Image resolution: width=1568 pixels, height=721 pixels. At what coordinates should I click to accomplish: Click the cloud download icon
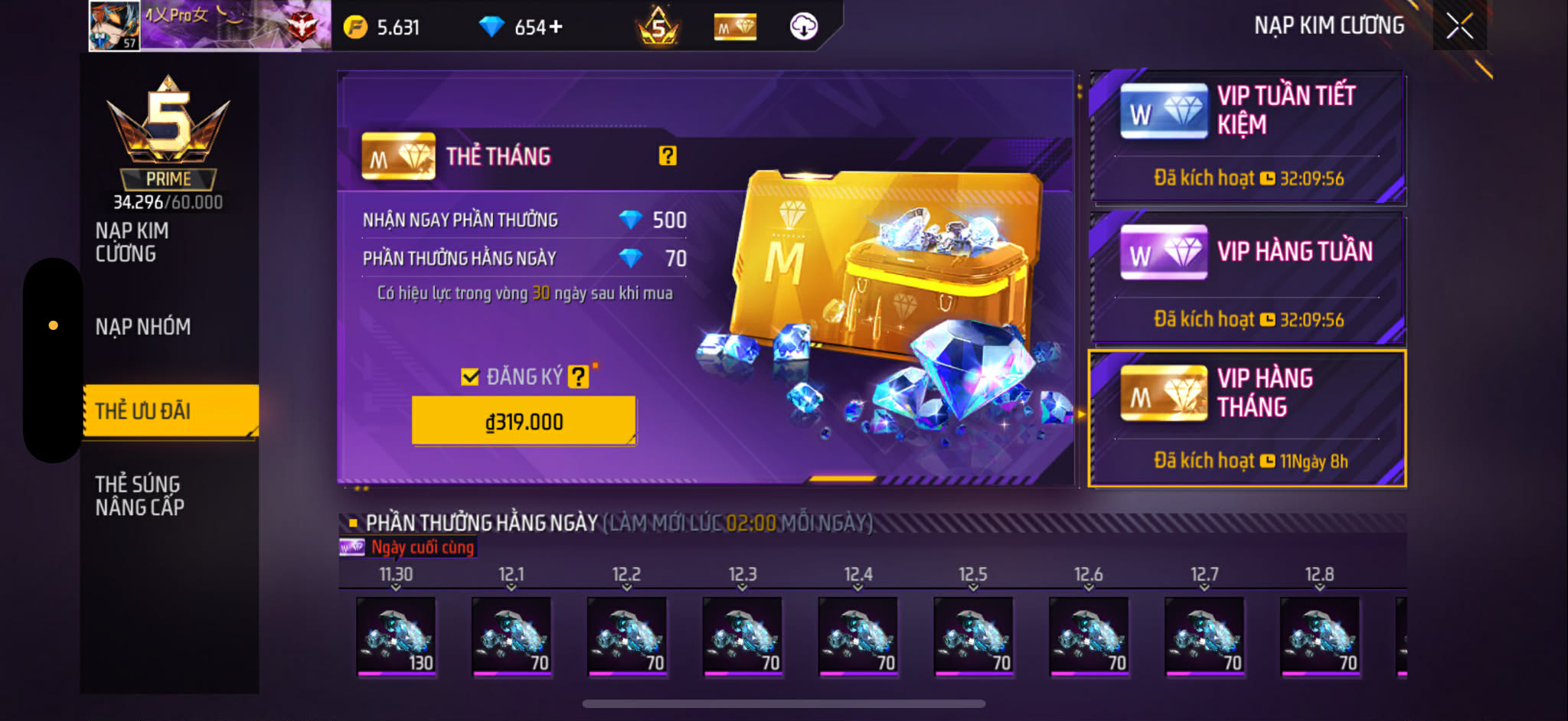pos(803,27)
